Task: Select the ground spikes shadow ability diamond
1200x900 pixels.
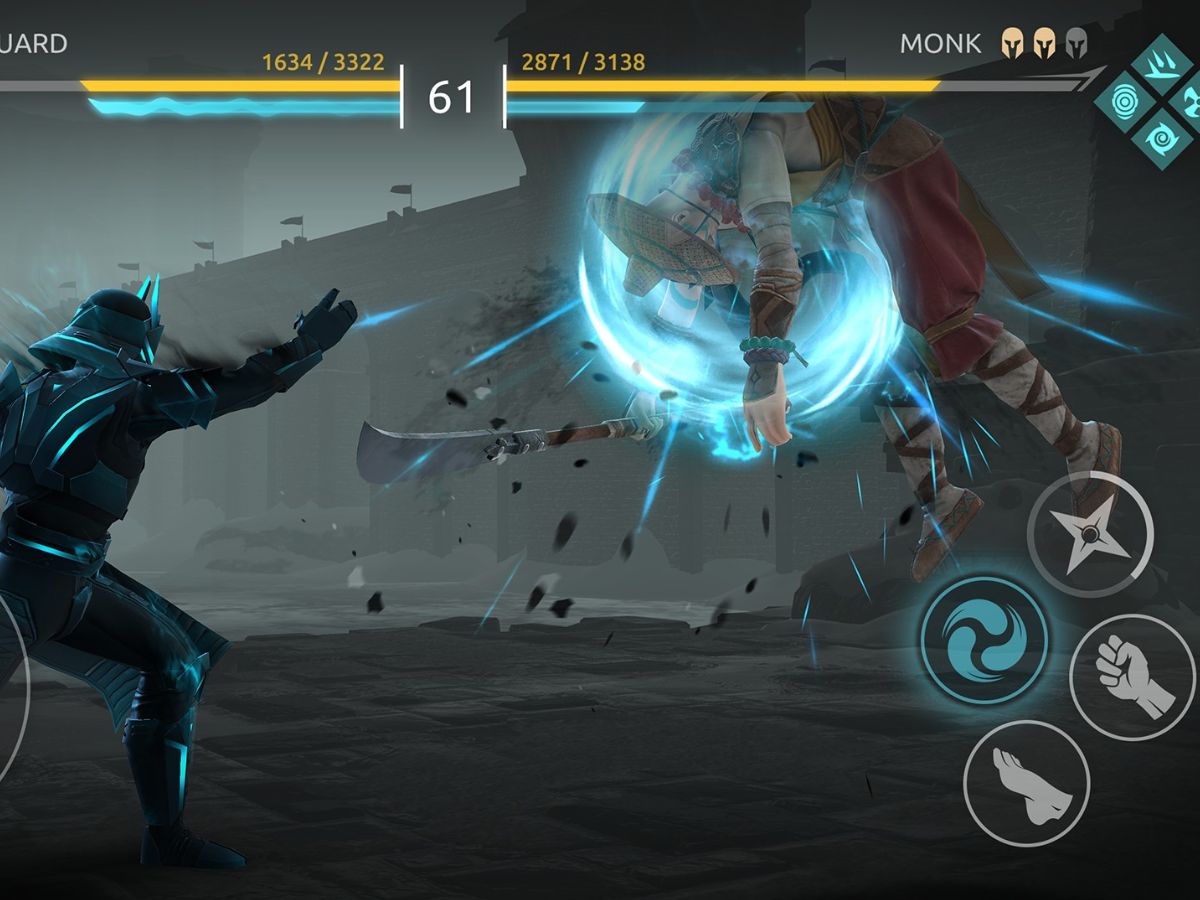Action: tap(1162, 65)
